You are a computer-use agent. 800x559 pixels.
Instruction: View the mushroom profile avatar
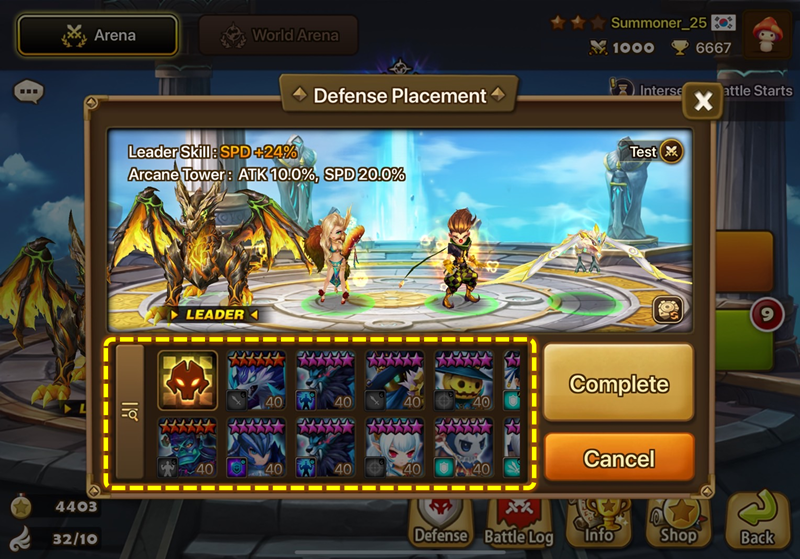click(767, 35)
